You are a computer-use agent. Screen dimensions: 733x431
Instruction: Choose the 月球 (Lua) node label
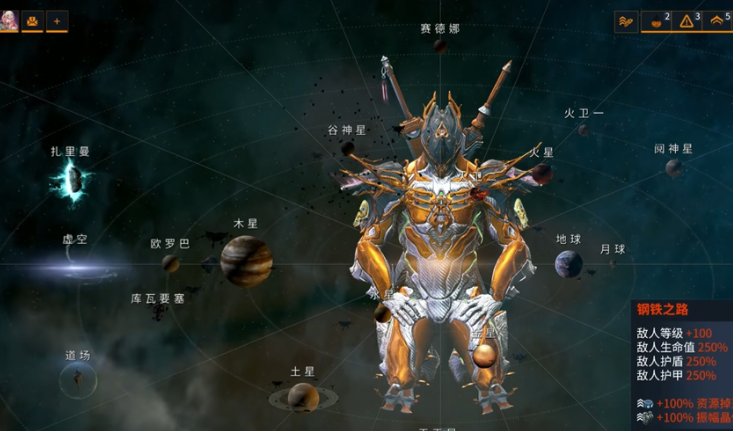click(x=612, y=250)
